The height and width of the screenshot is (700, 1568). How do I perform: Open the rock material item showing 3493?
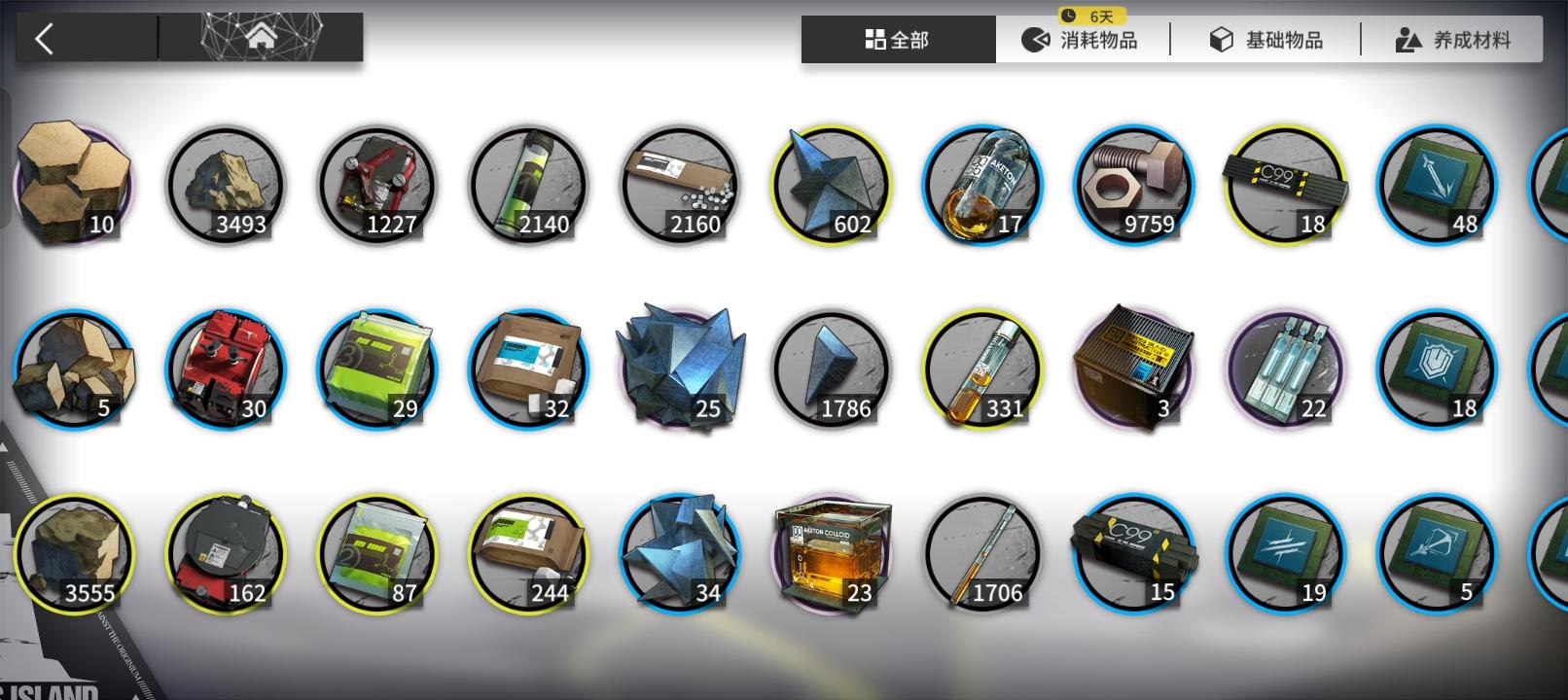pyautogui.click(x=226, y=185)
